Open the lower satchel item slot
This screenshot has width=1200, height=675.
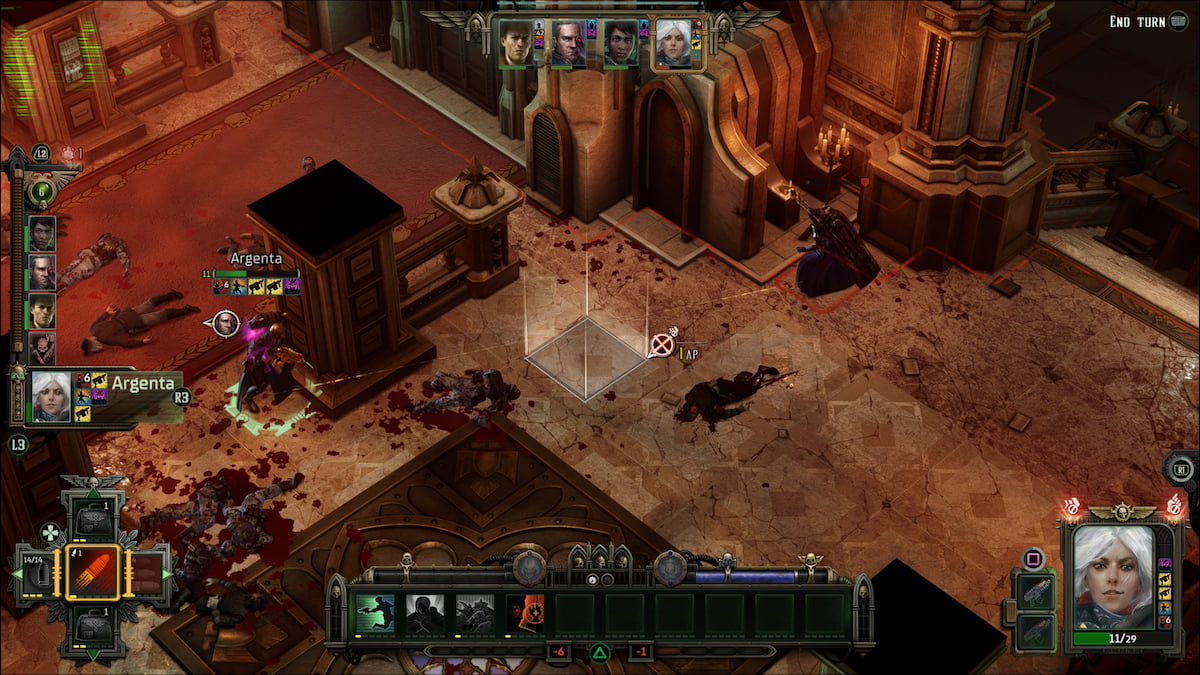click(92, 629)
